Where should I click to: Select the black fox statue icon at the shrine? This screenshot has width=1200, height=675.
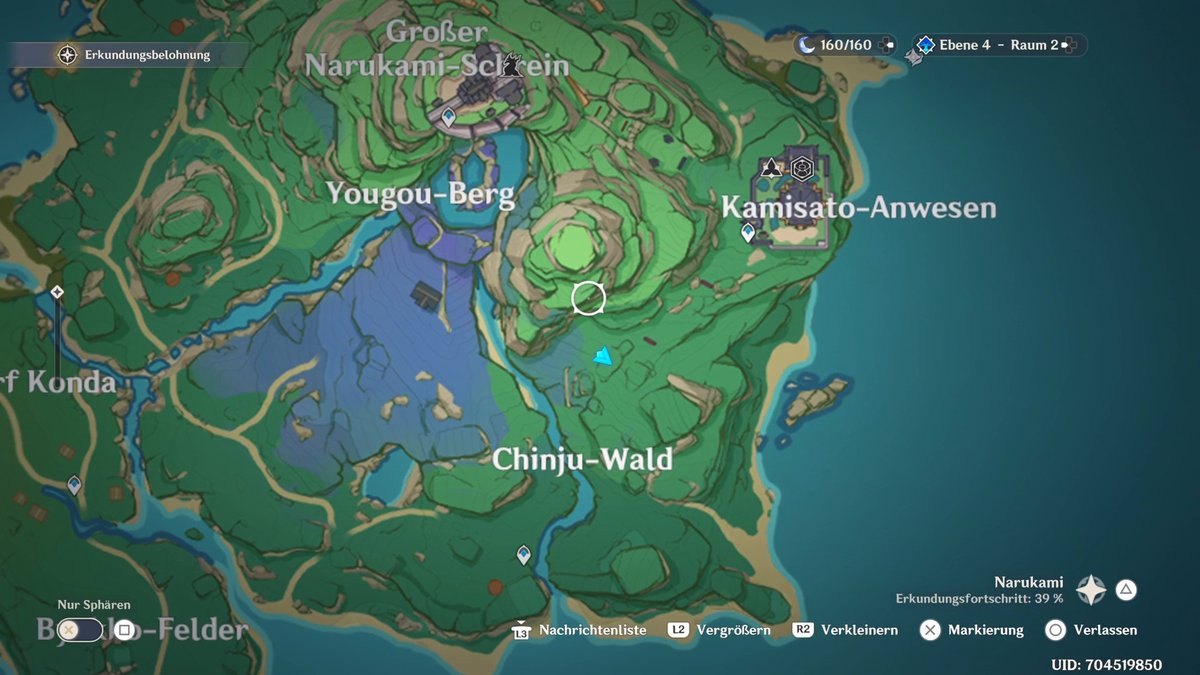513,66
